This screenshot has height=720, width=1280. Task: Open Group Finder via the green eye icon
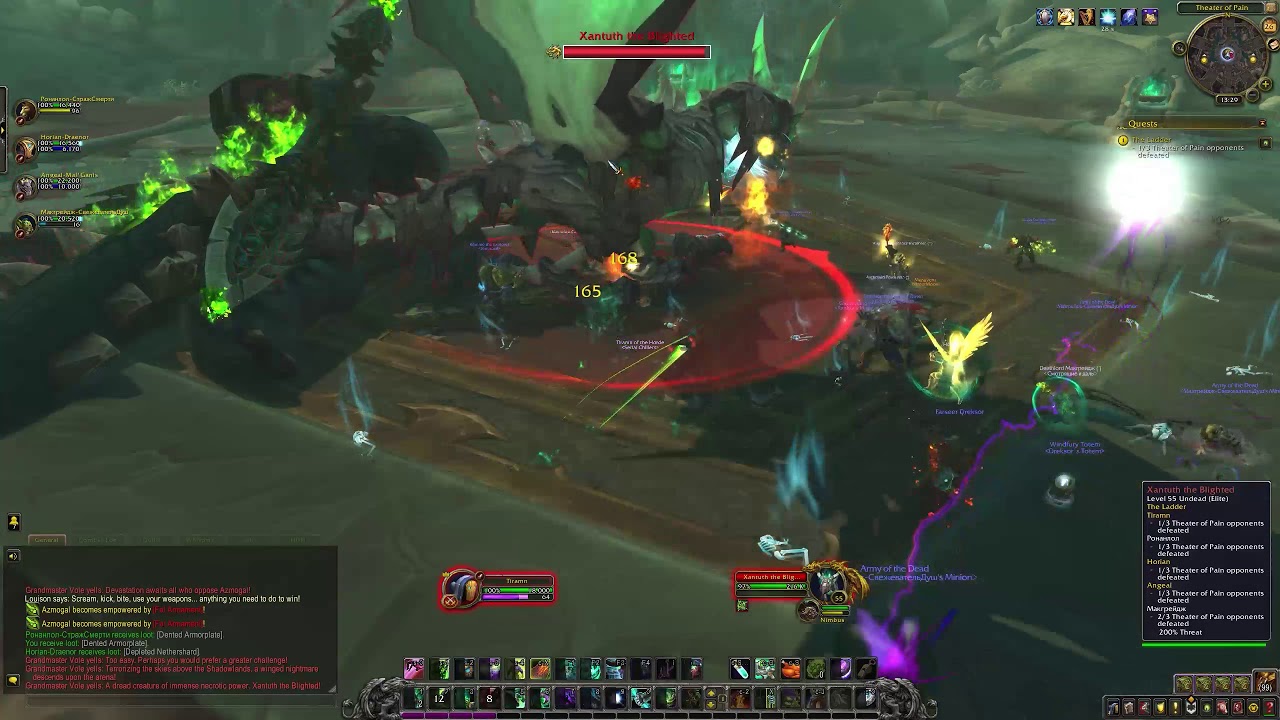(x=1208, y=707)
